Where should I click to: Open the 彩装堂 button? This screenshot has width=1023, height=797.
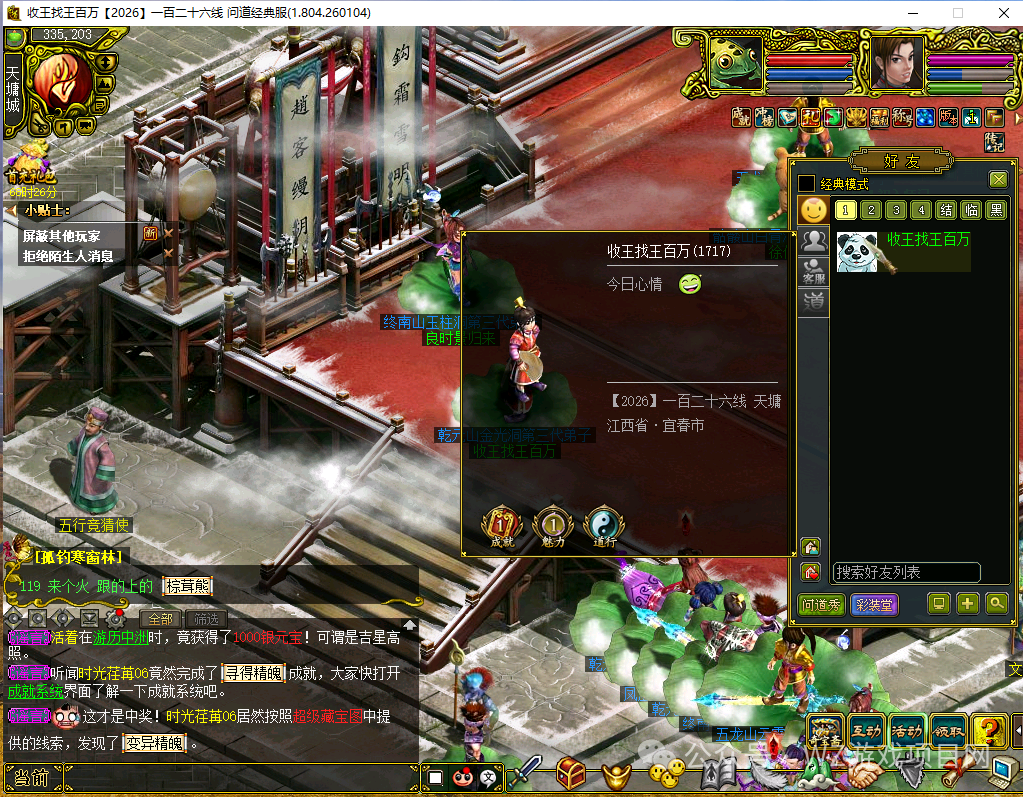point(874,605)
